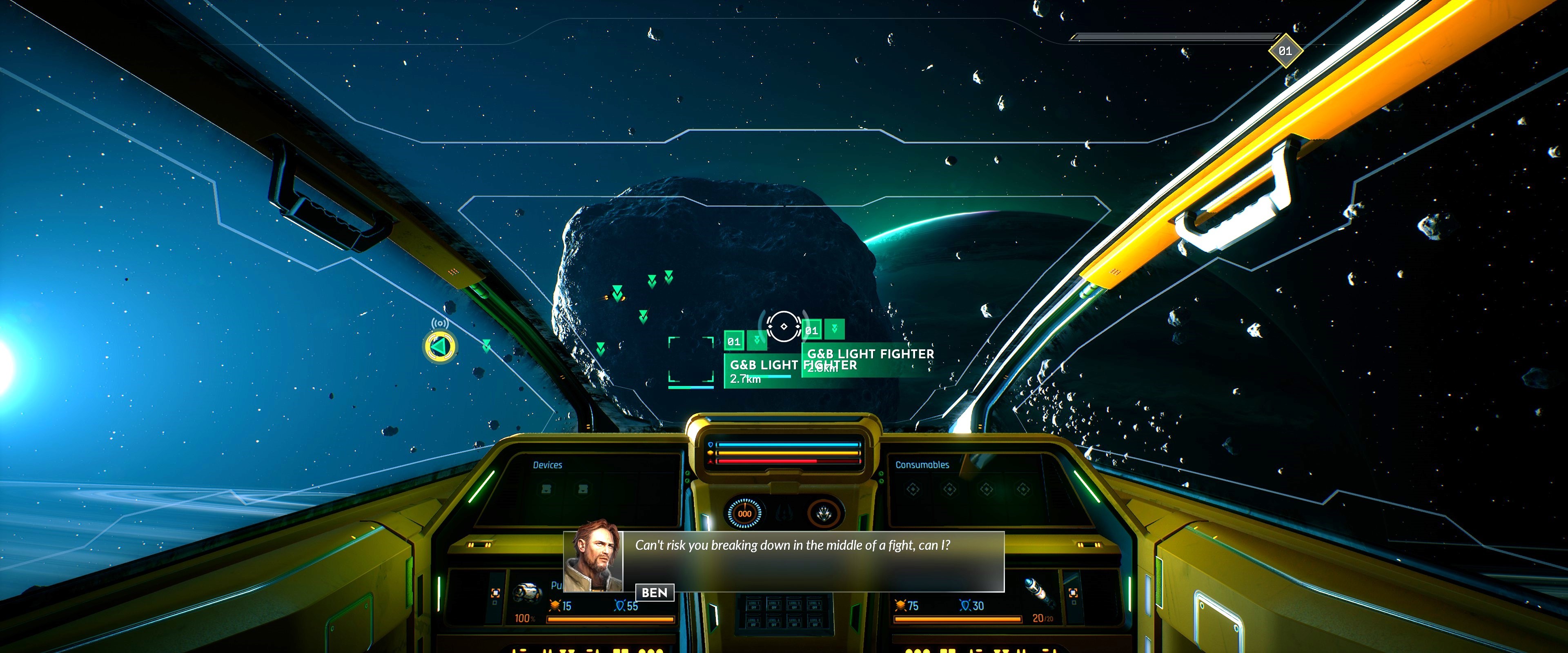
Task: Select the second Devices slot icon
Action: (583, 488)
